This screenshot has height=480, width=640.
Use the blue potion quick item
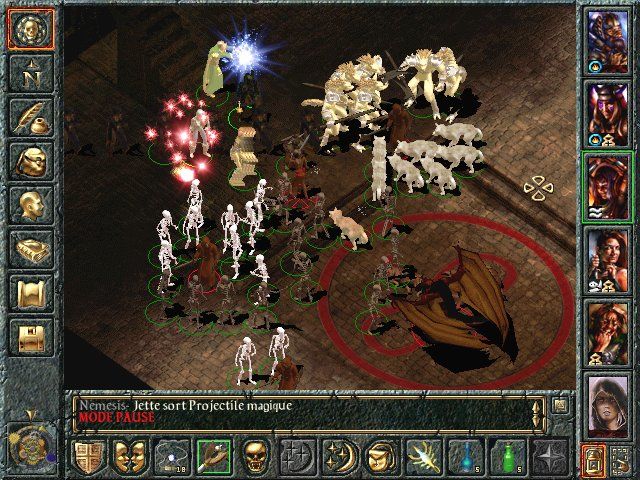click(x=465, y=458)
